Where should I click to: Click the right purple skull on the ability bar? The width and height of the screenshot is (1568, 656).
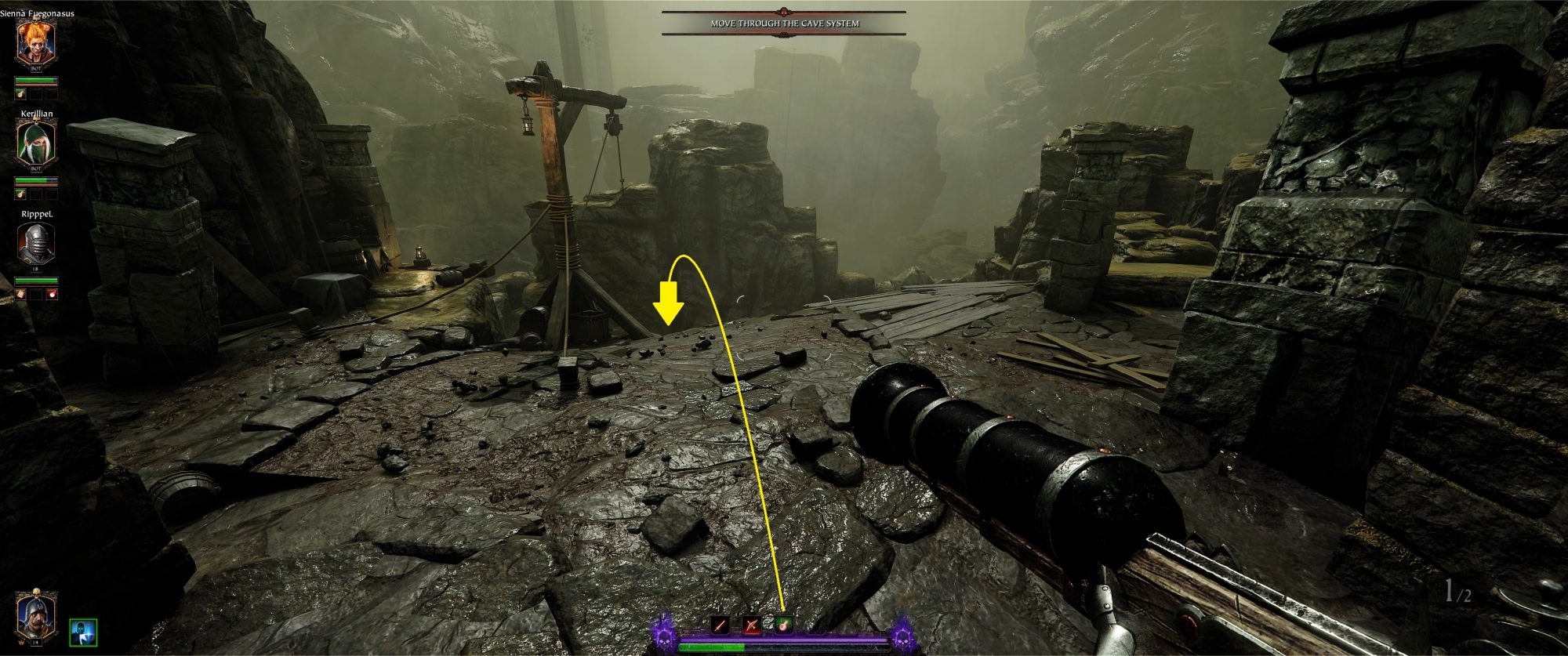tap(904, 639)
